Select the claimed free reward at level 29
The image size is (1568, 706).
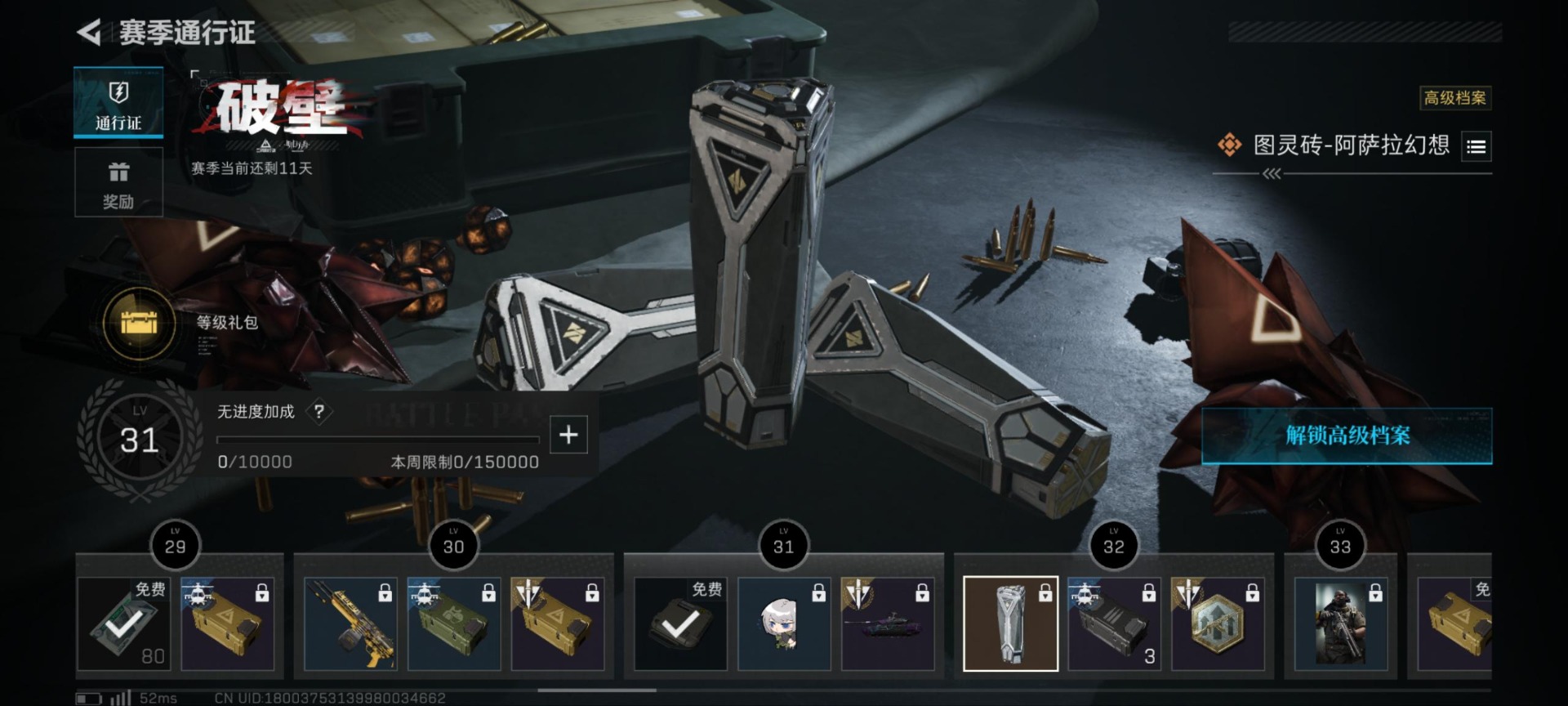(123, 624)
